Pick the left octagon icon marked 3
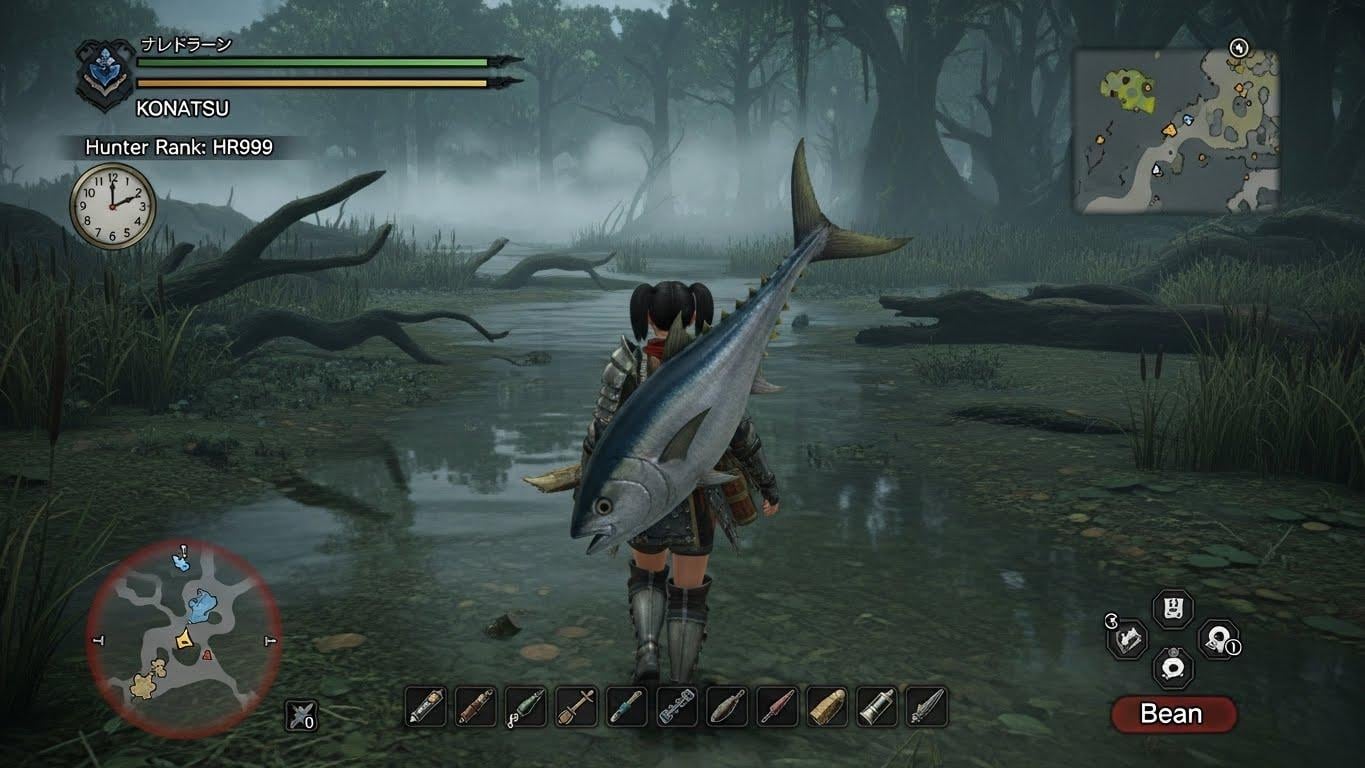This screenshot has width=1365, height=768. click(x=1128, y=638)
